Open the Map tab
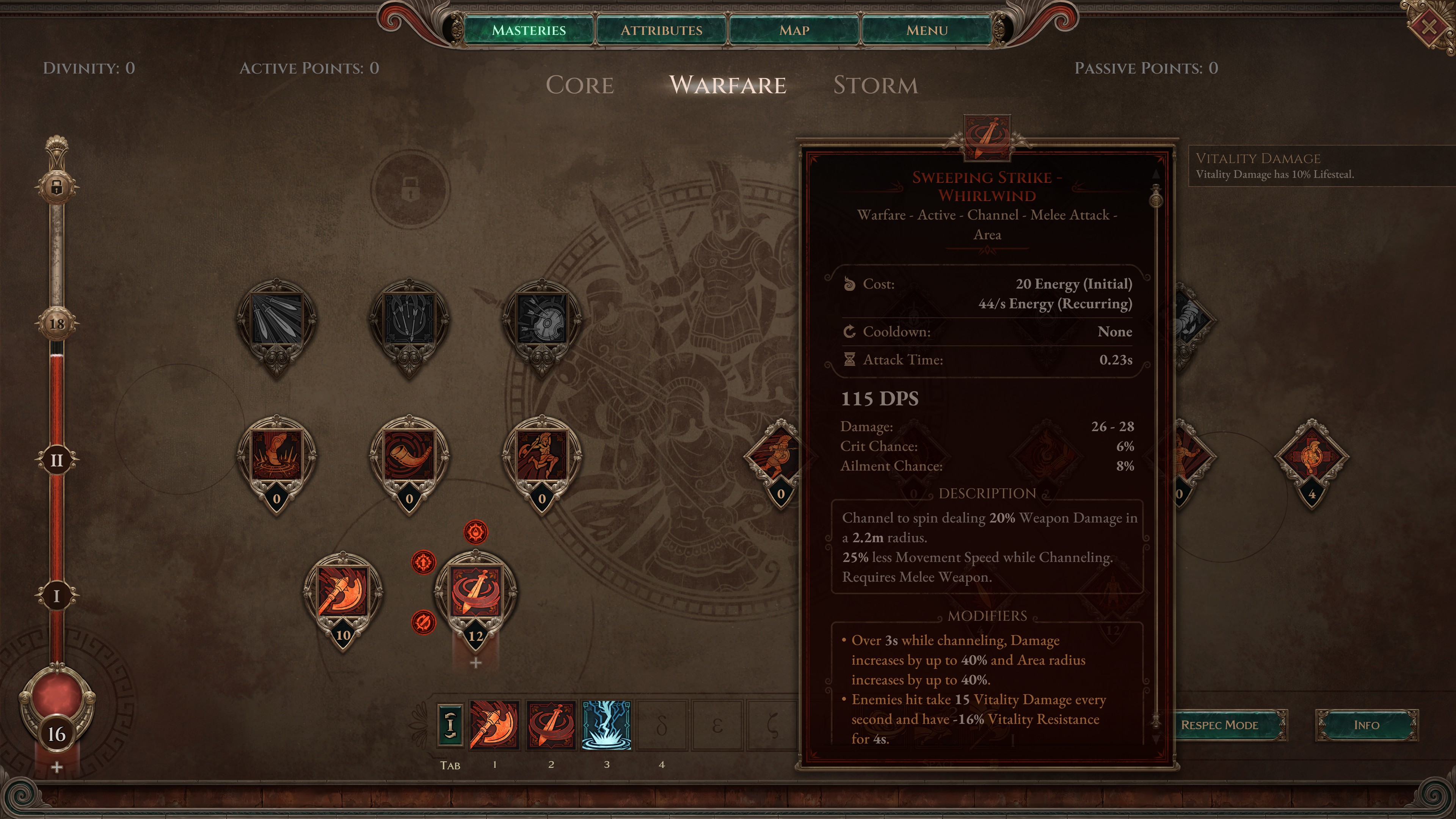Viewport: 1456px width, 819px height. (x=794, y=30)
